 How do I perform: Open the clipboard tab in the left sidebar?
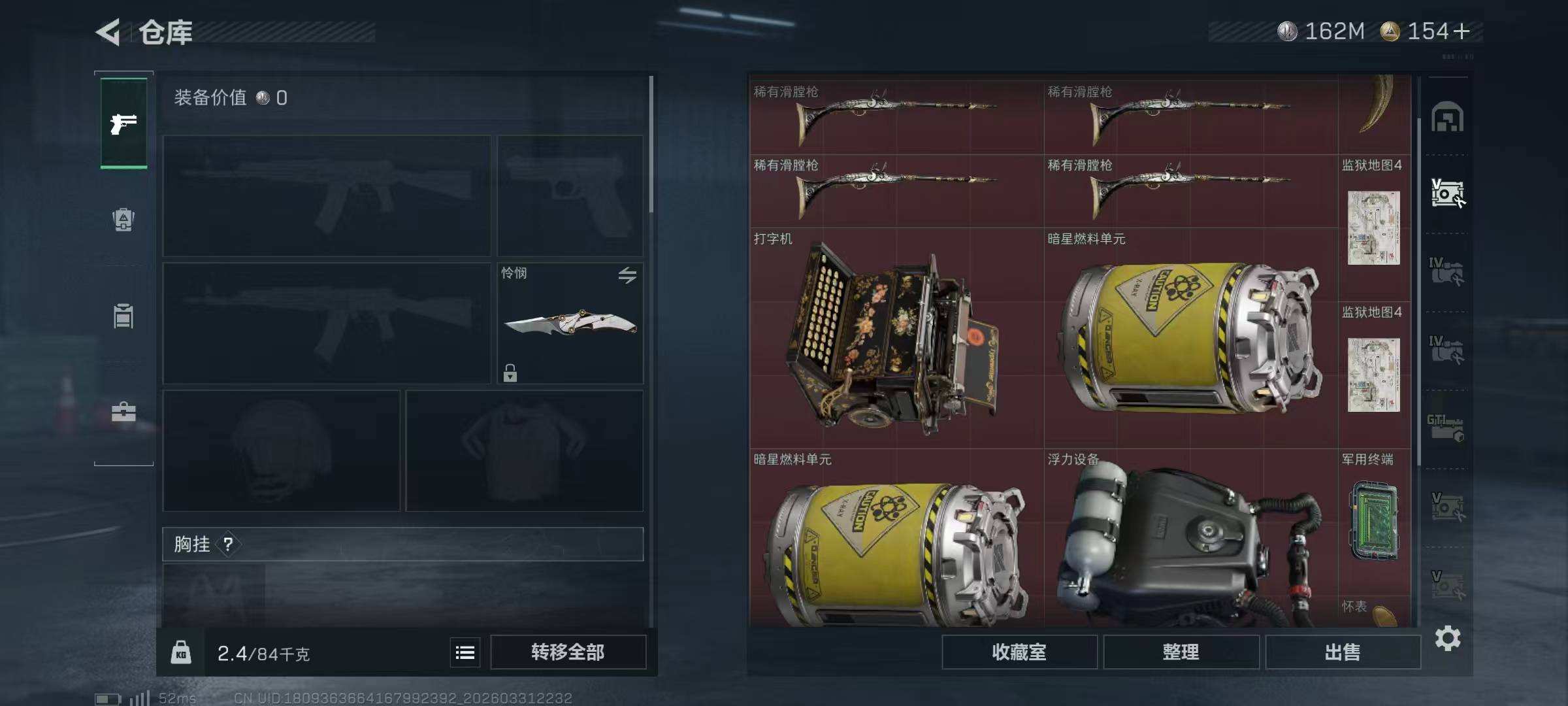pos(123,316)
